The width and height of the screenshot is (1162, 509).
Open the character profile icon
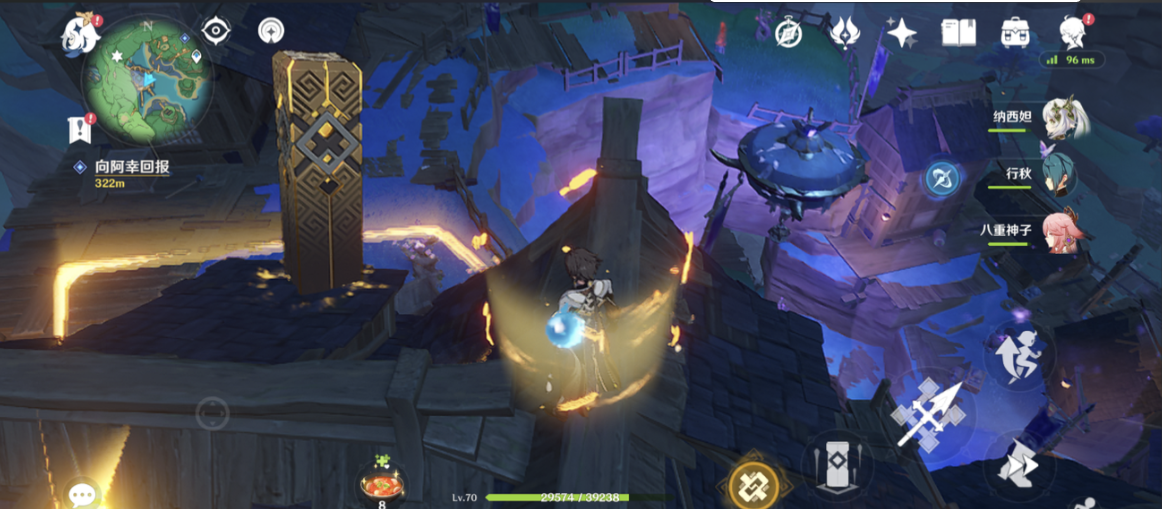(x=1073, y=31)
